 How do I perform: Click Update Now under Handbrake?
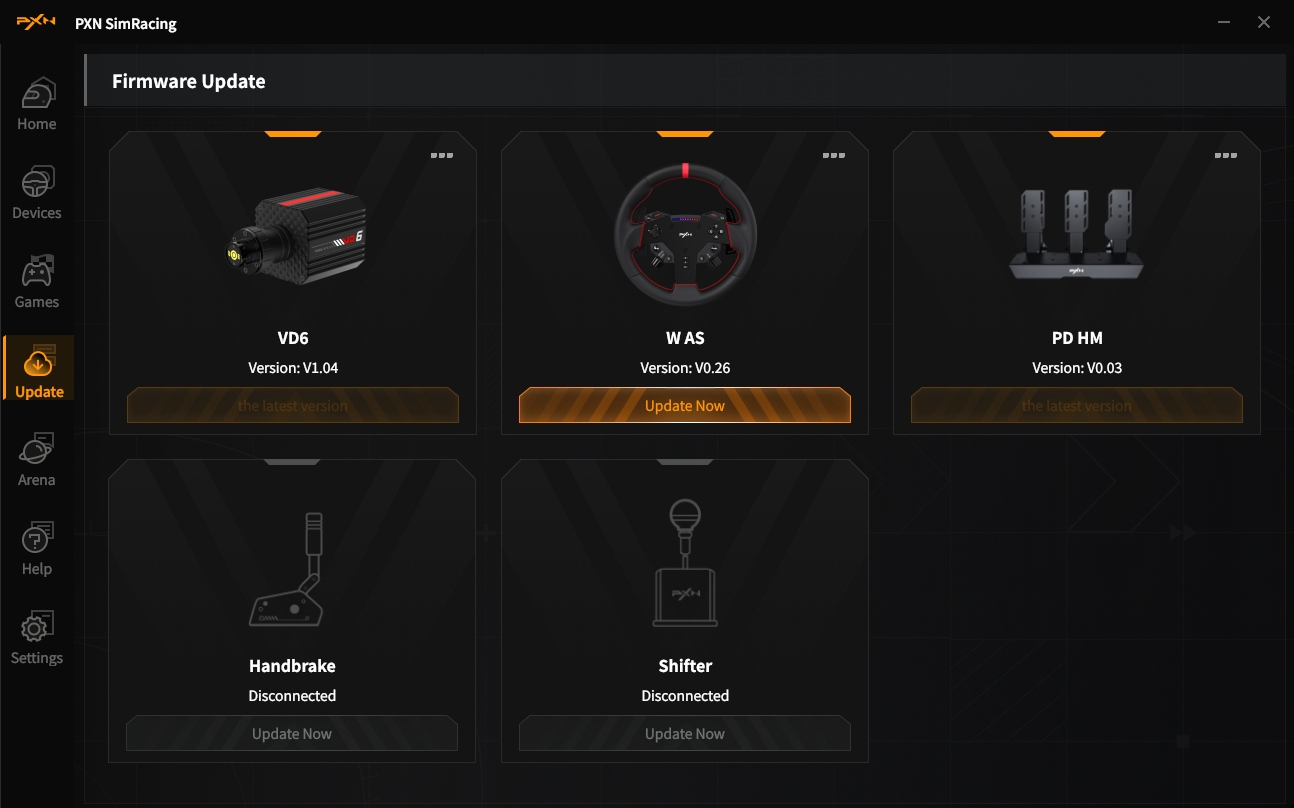292,734
